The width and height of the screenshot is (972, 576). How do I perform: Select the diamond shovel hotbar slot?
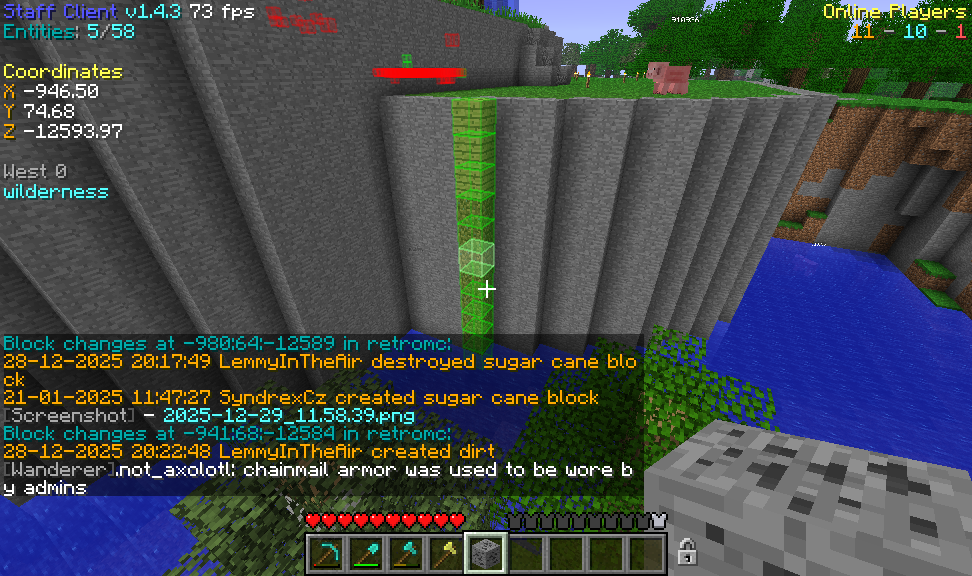click(366, 552)
